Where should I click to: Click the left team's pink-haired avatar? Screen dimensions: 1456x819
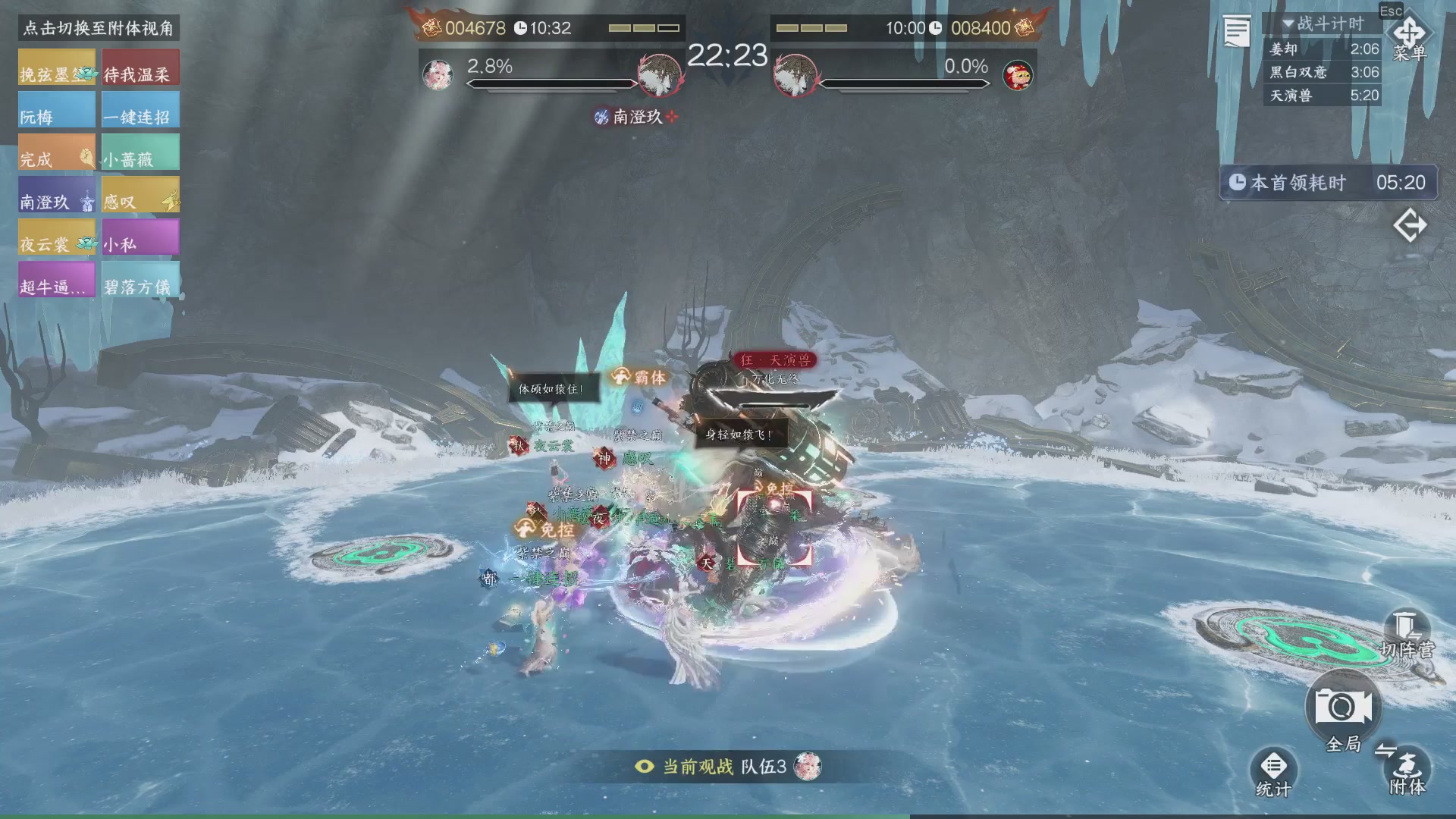coord(438,75)
